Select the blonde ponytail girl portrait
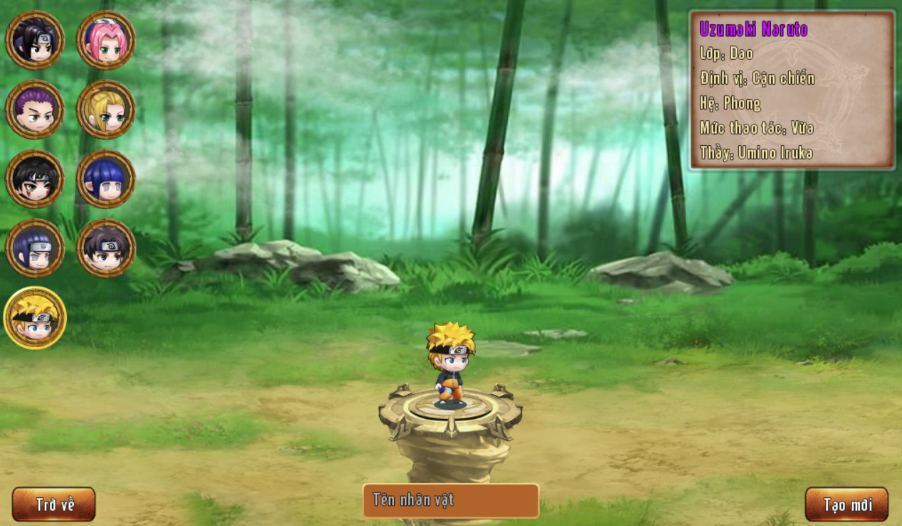This screenshot has height=526, width=902. click(106, 109)
